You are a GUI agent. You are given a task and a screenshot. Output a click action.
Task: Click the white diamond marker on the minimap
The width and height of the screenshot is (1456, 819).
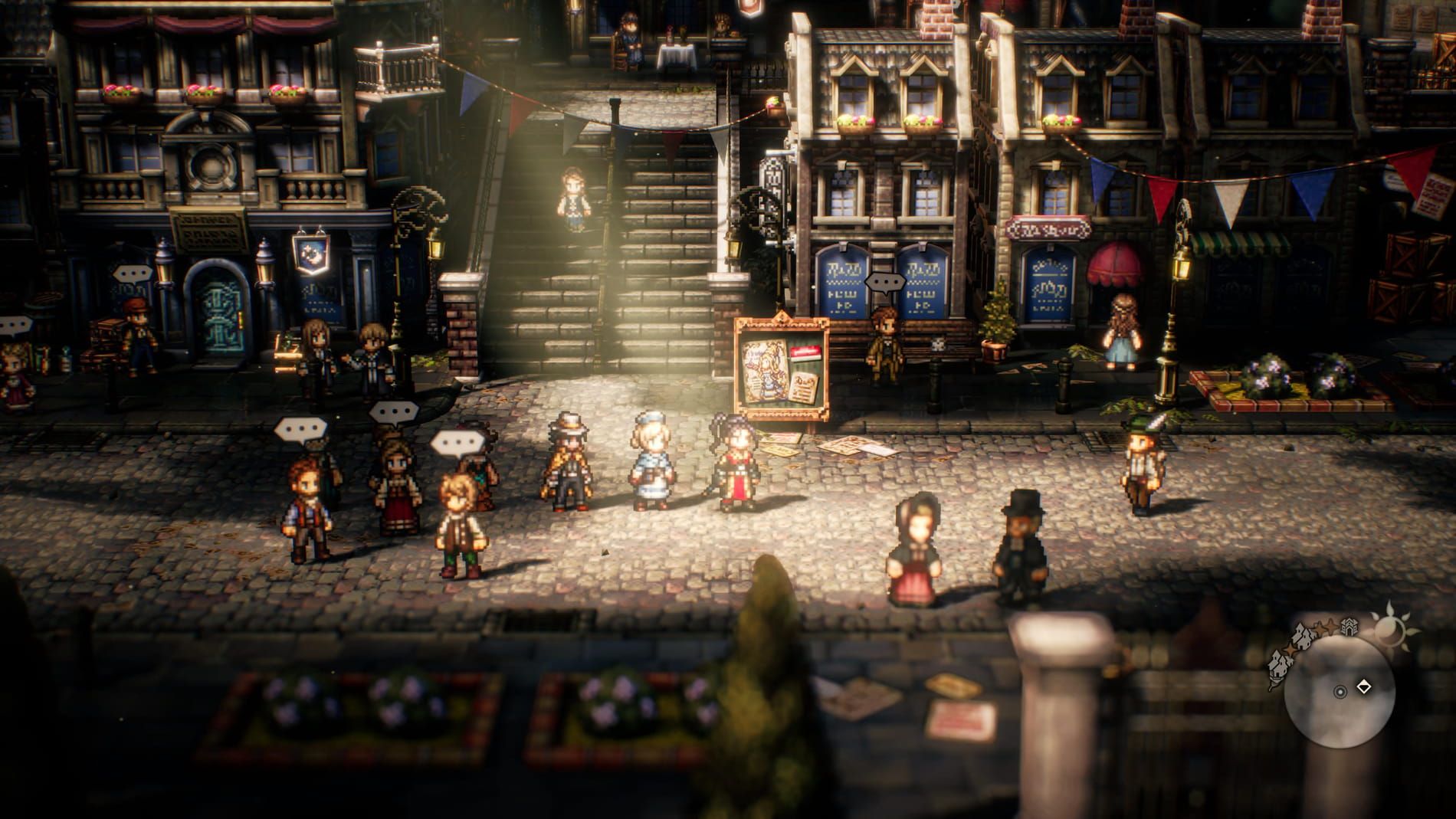click(1364, 687)
